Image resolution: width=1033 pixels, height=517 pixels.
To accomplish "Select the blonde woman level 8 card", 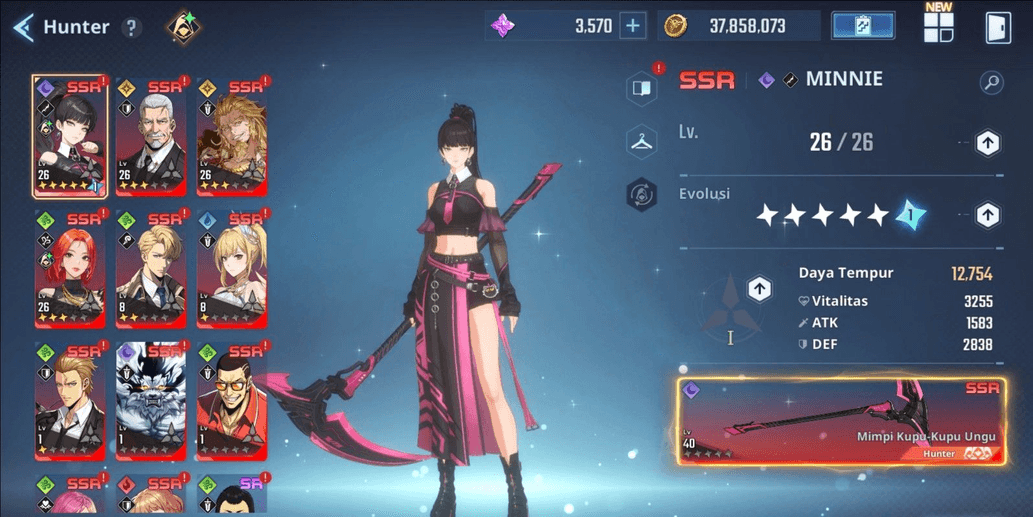I will coord(232,268).
